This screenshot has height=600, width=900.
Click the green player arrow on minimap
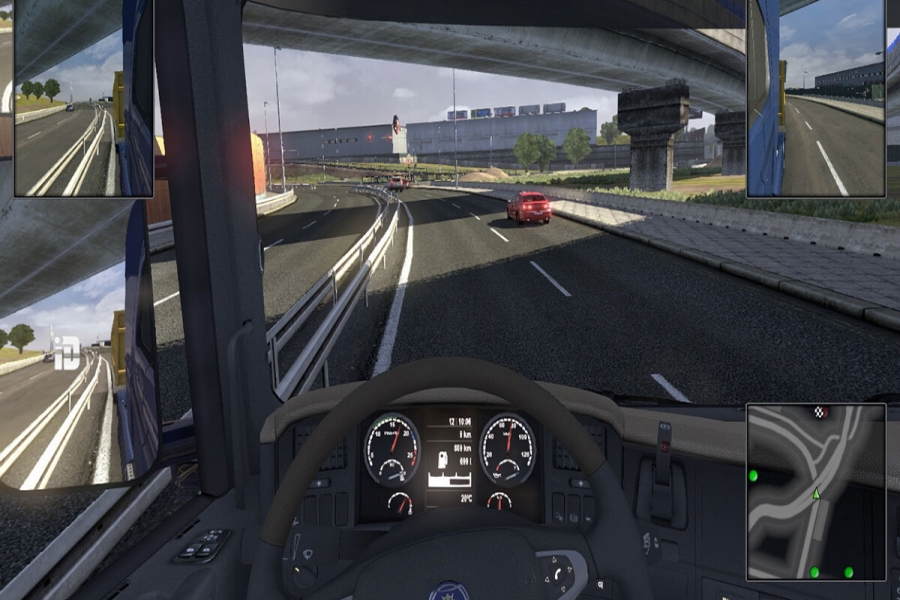tap(816, 493)
